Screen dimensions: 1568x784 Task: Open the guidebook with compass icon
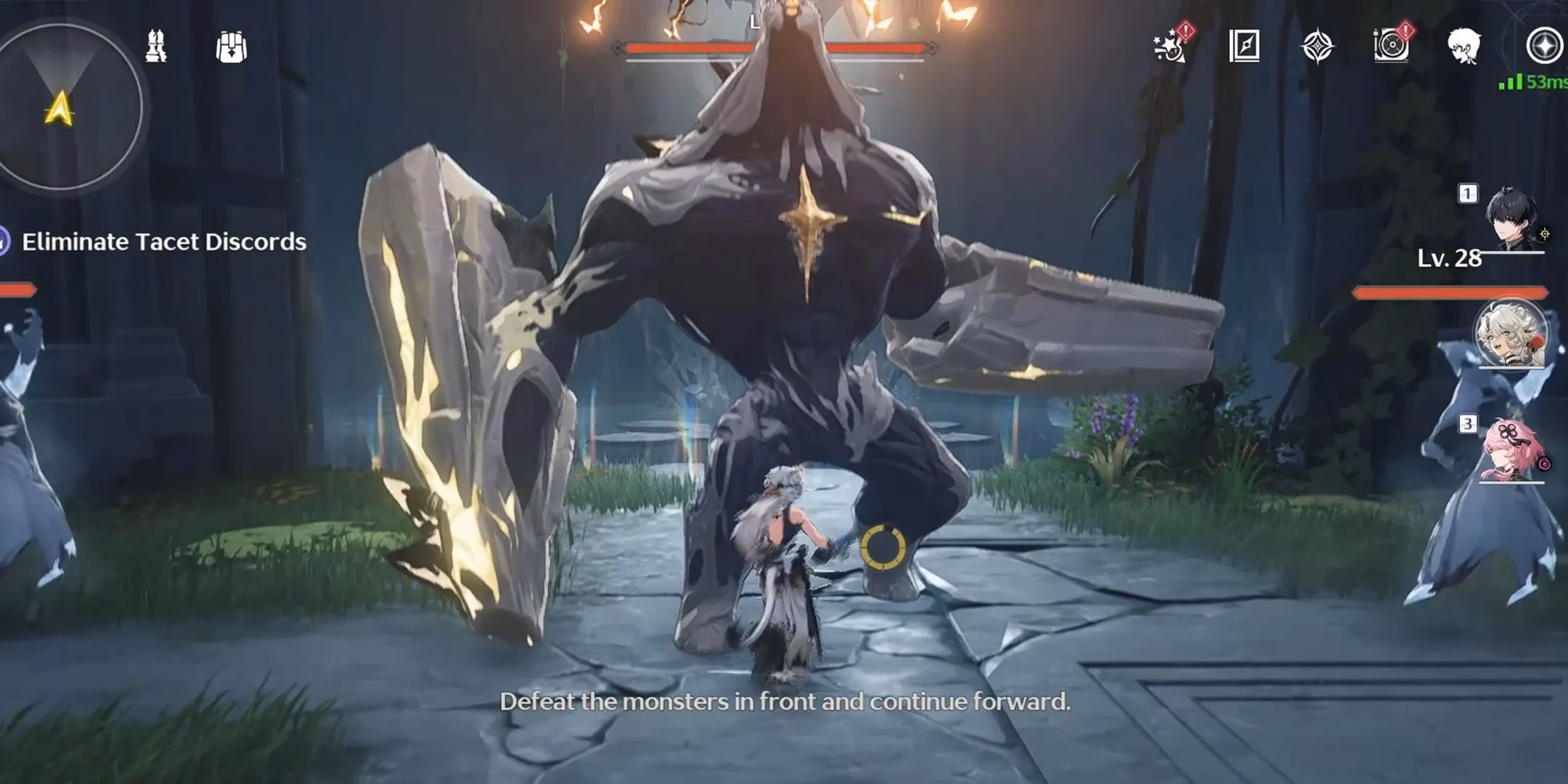click(x=1244, y=46)
